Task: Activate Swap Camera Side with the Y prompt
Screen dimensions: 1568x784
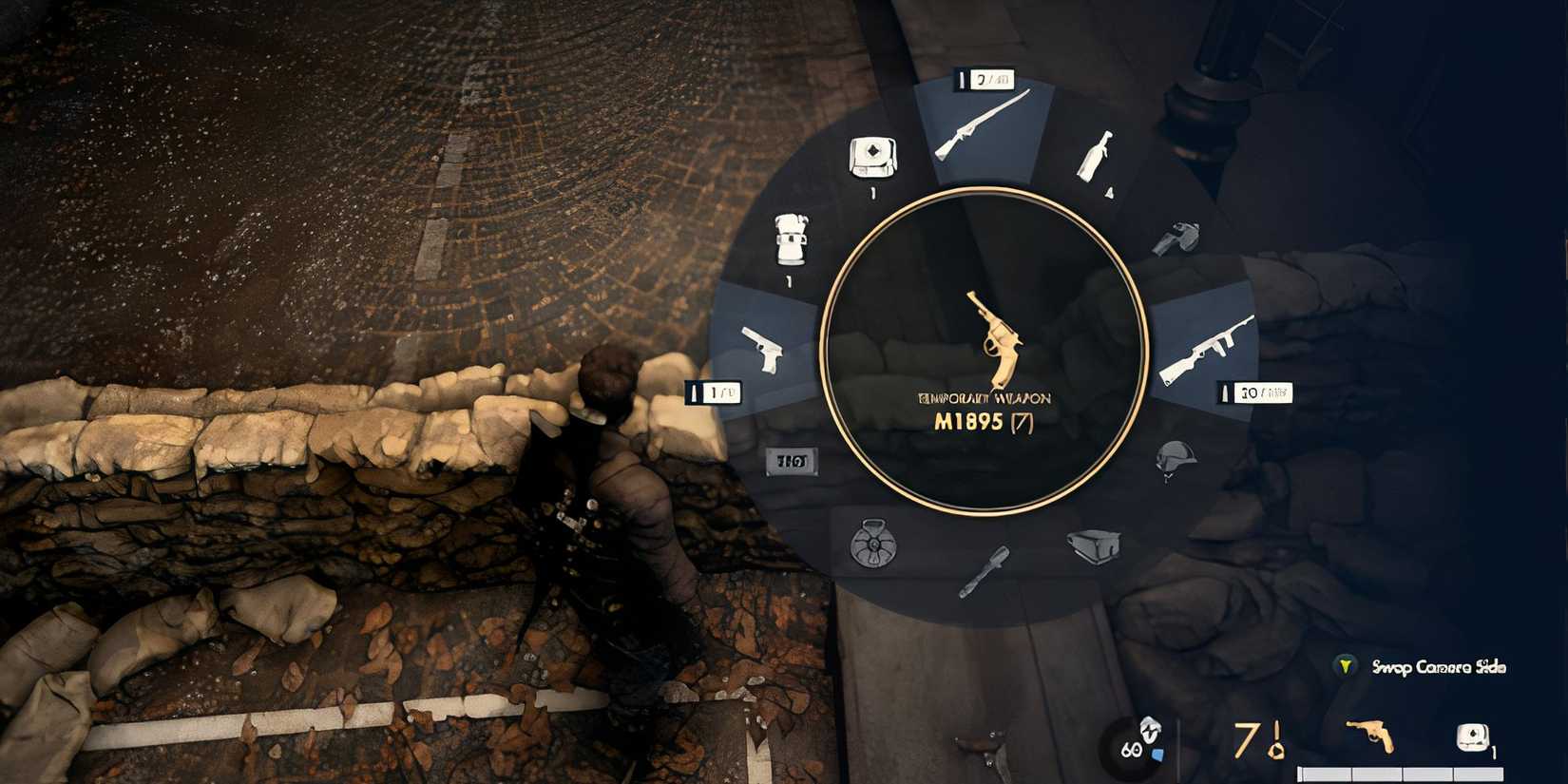Action: click(x=1345, y=667)
